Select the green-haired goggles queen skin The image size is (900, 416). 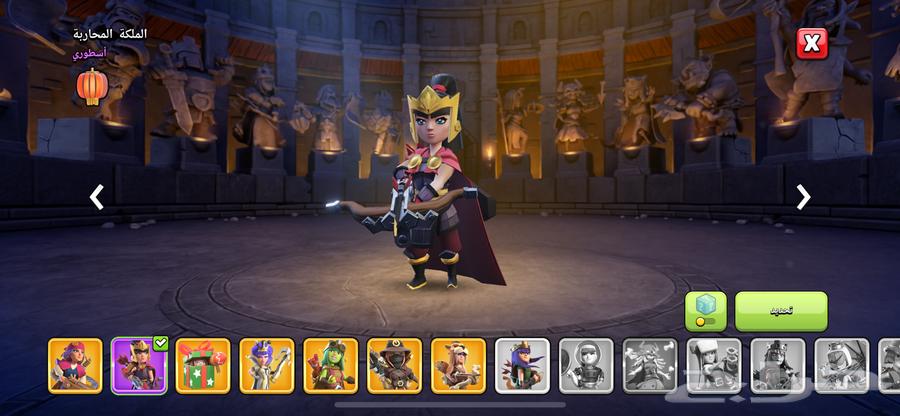(x=331, y=365)
